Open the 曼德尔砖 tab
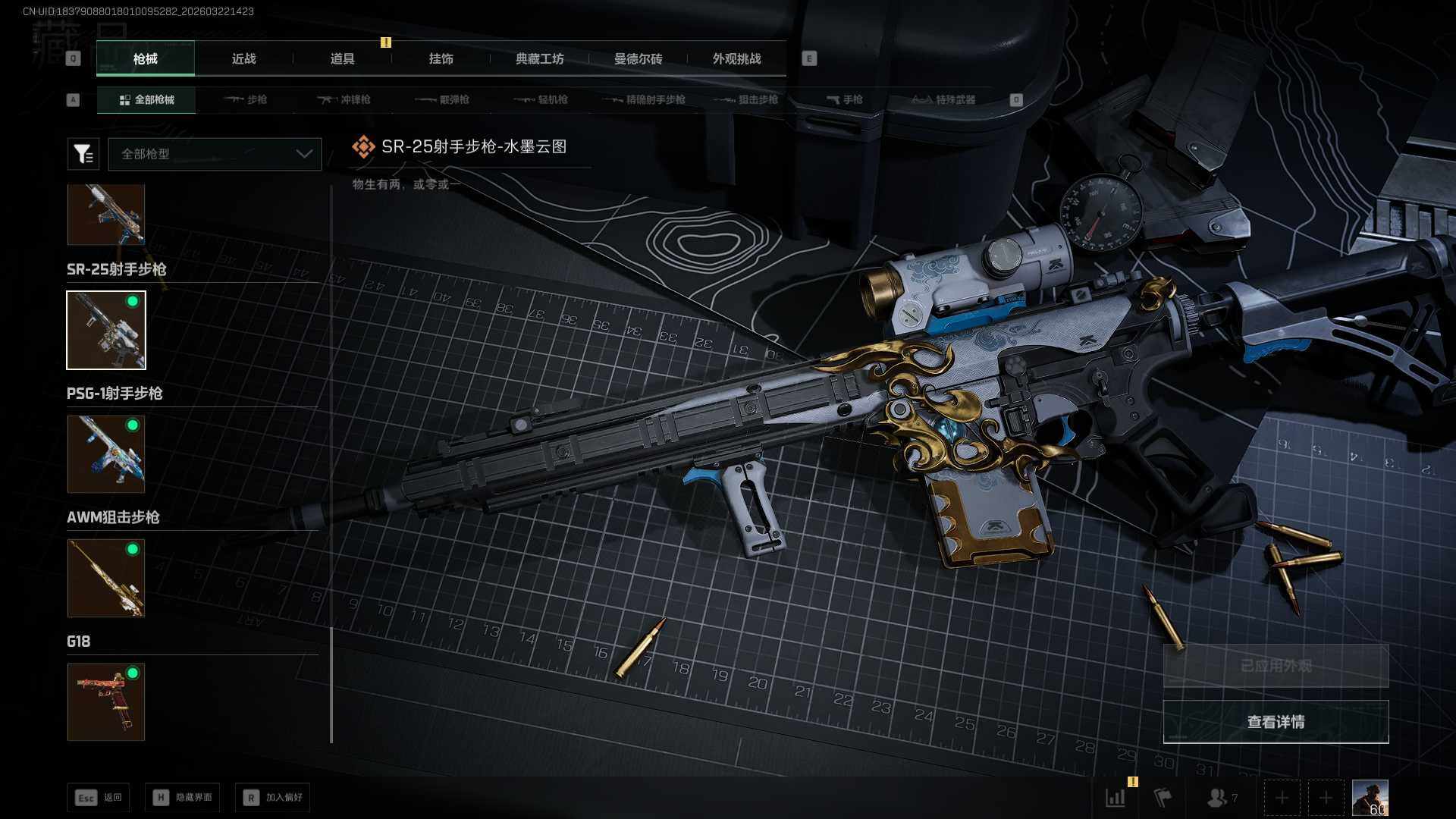This screenshot has height=819, width=1456. (638, 59)
